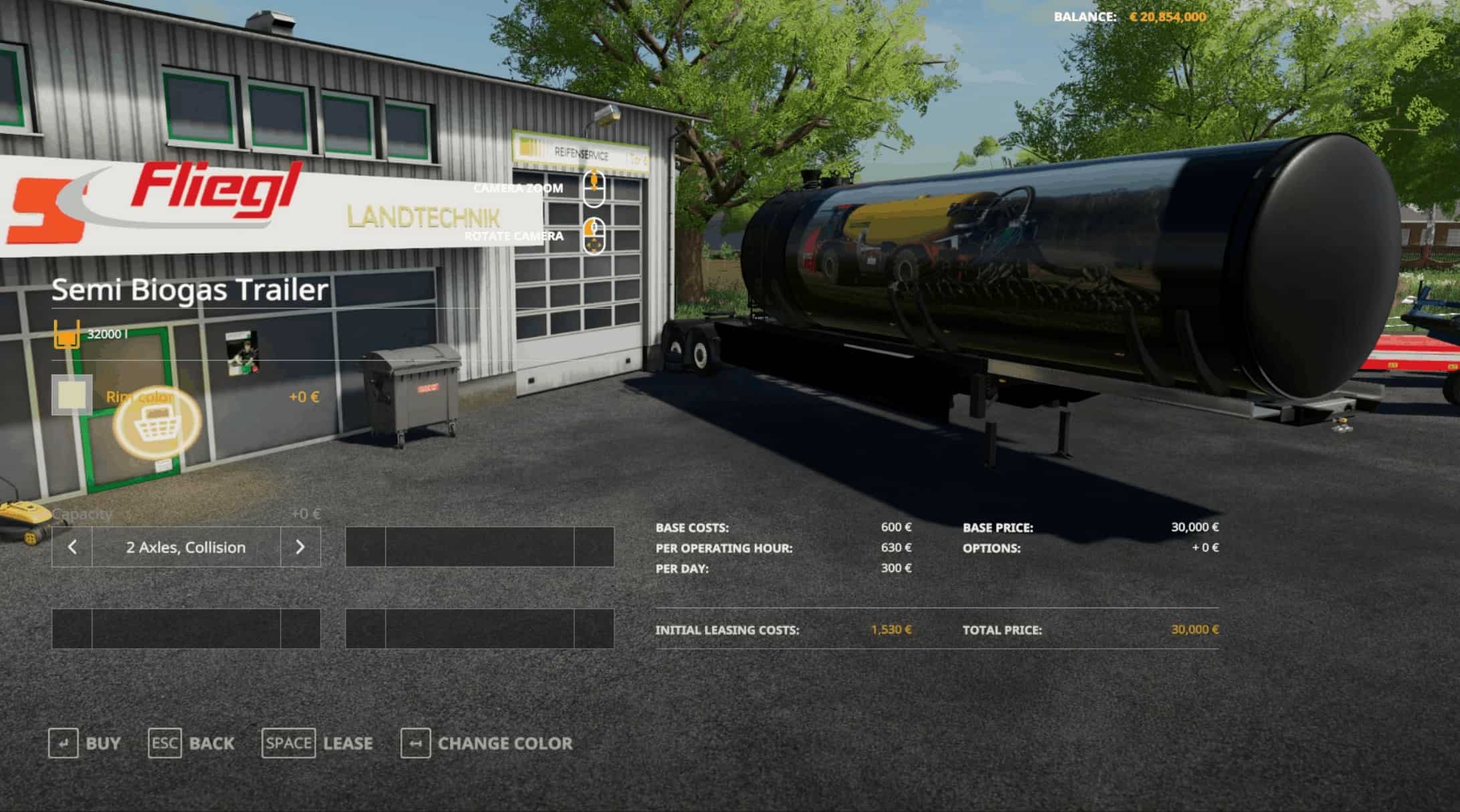The width and height of the screenshot is (1460, 812).
Task: Lease the trailer instead
Action: click(317, 743)
